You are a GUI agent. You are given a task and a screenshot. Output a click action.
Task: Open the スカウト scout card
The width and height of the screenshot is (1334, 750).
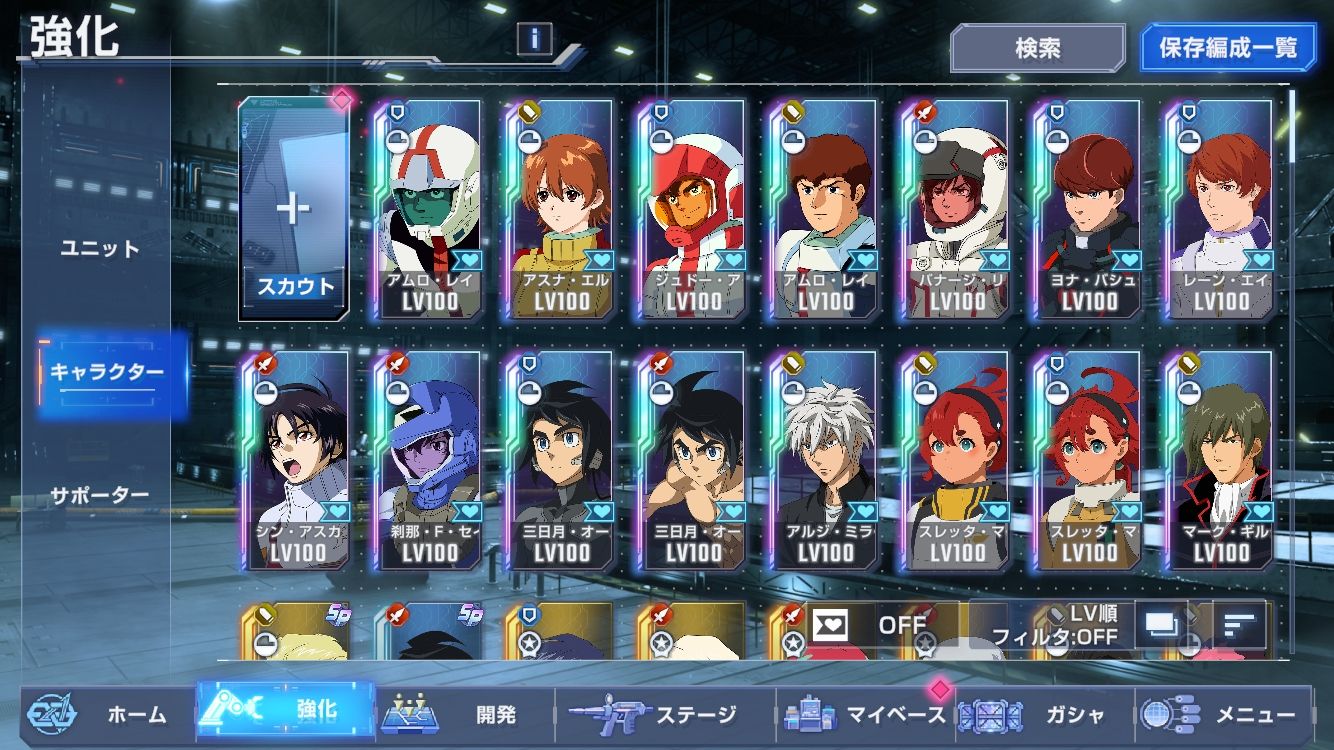click(295, 209)
